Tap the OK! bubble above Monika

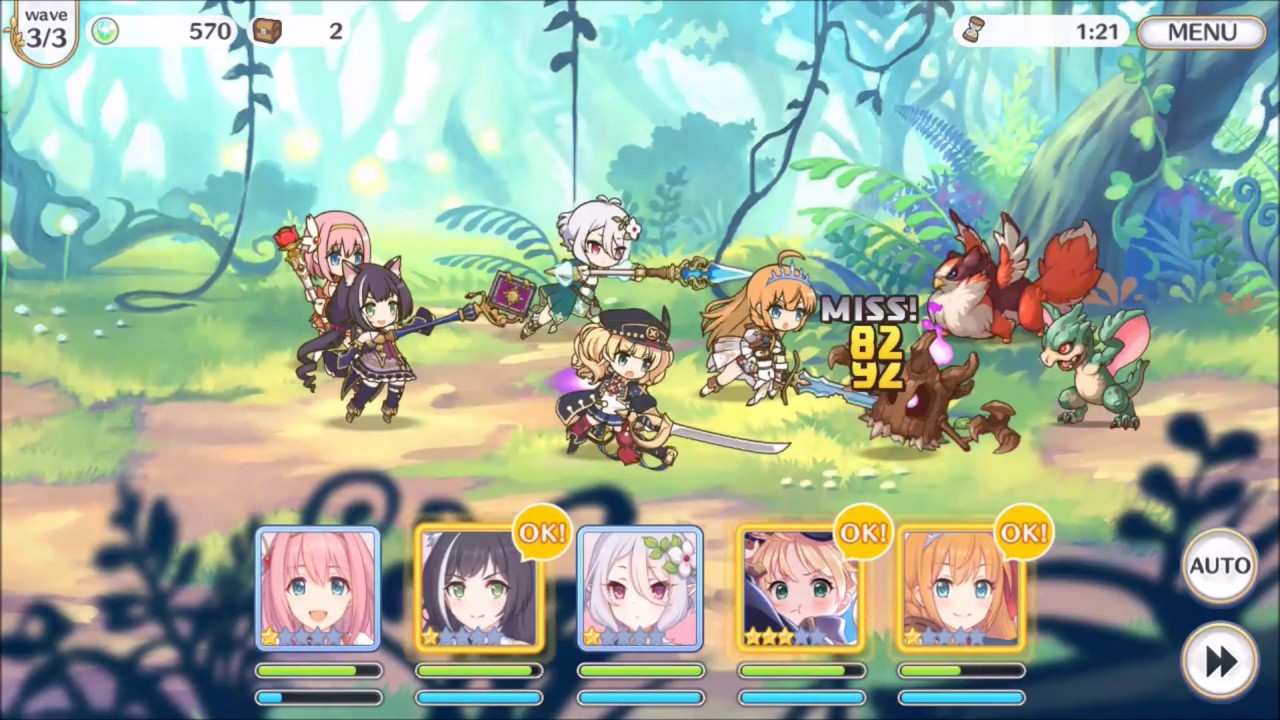[863, 533]
